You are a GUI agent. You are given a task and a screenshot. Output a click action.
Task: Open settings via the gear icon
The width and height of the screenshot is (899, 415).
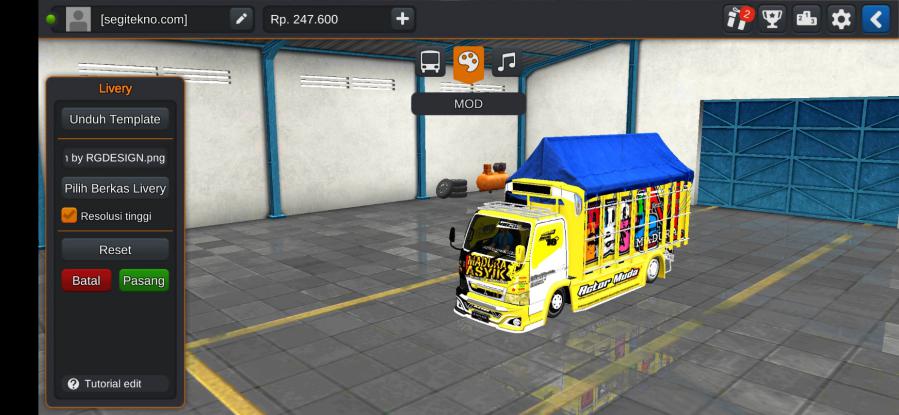pyautogui.click(x=841, y=18)
